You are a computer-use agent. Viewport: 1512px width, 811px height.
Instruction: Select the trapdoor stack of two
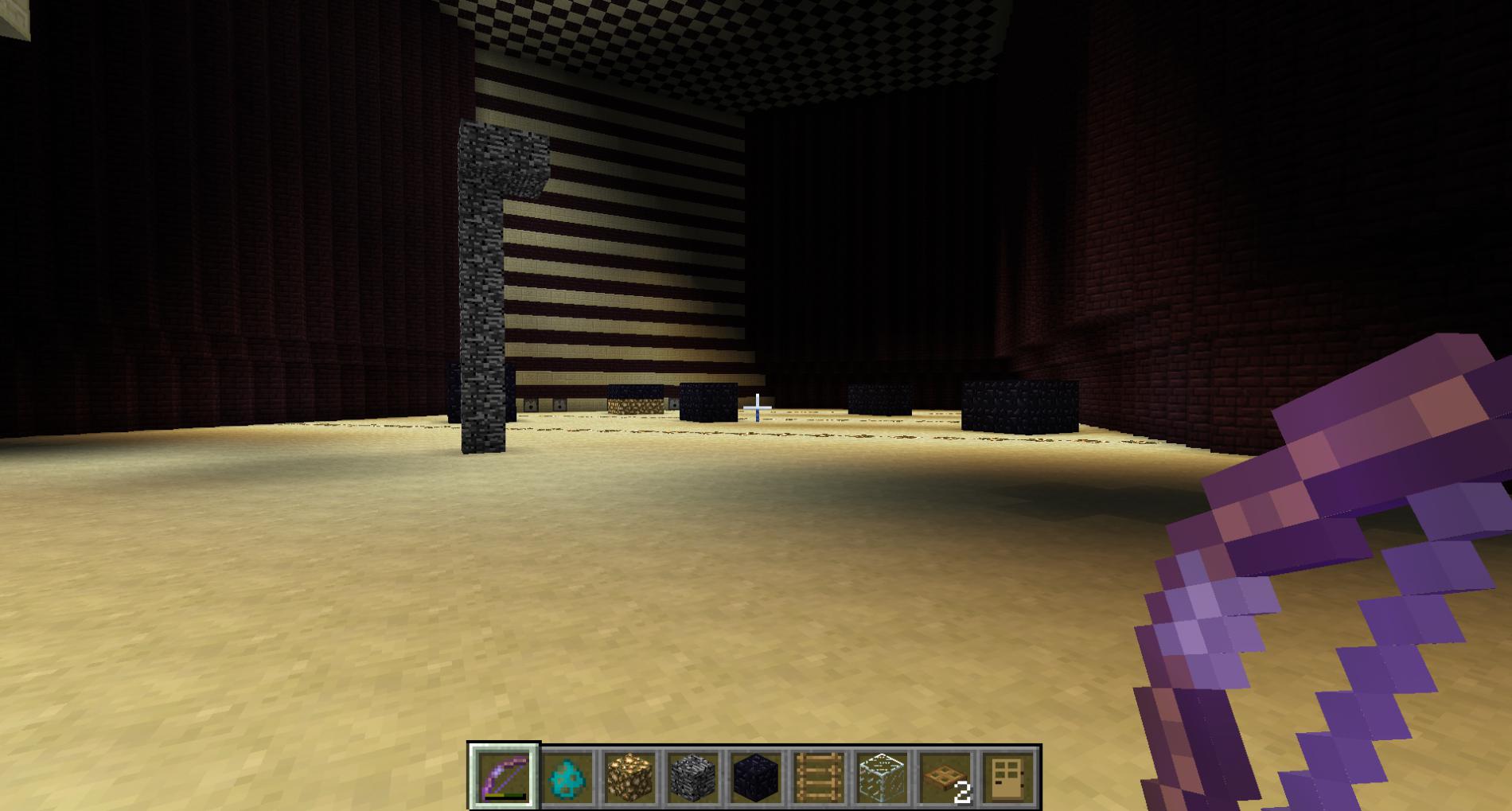click(x=945, y=777)
